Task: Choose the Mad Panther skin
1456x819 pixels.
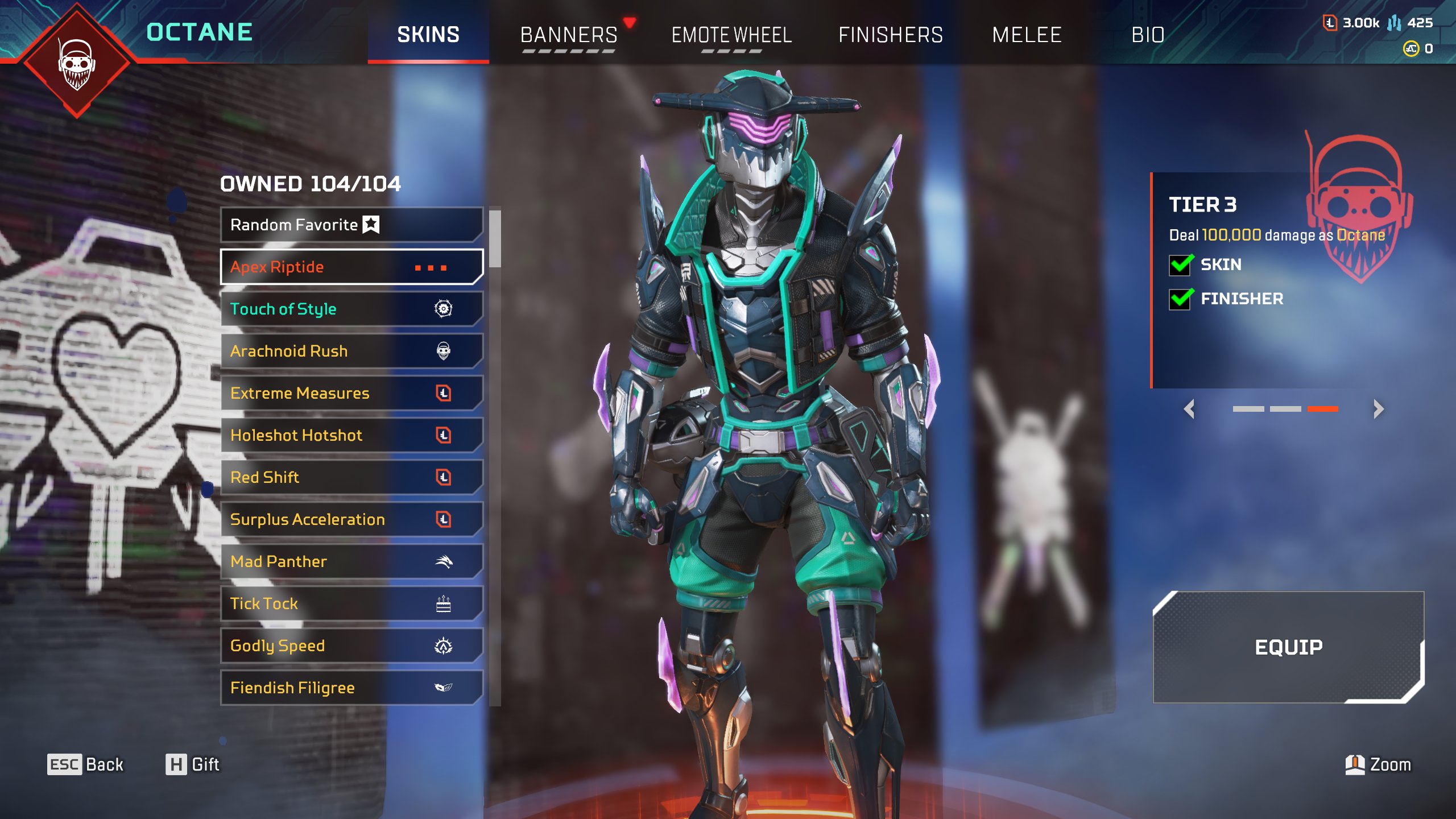Action: pyautogui.click(x=351, y=561)
